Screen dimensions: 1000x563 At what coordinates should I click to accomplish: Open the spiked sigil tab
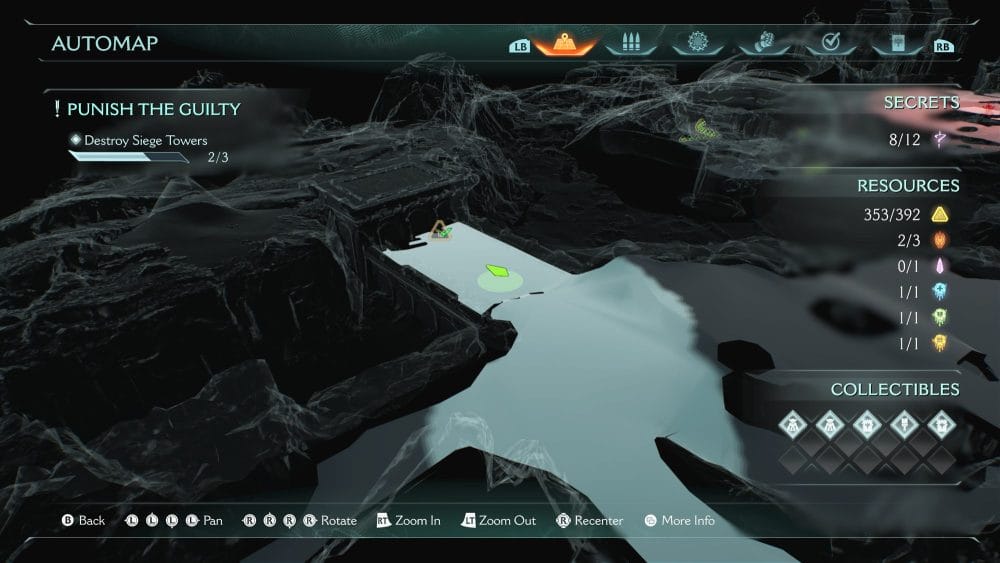click(x=697, y=44)
